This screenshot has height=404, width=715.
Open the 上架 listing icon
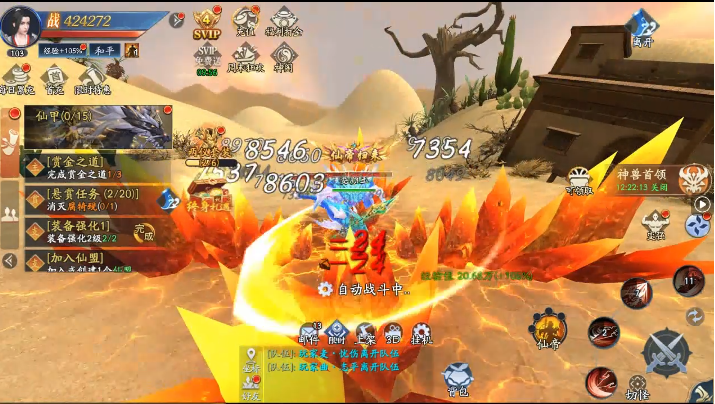tap(366, 334)
